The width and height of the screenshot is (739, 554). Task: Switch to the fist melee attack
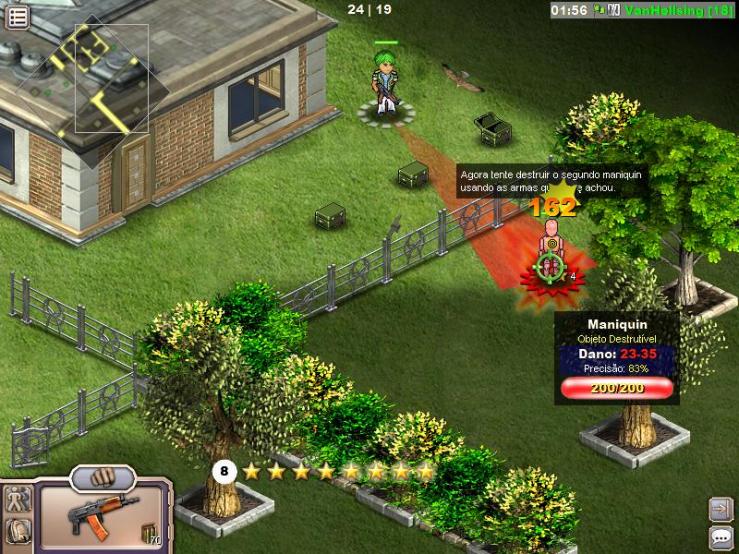point(102,476)
